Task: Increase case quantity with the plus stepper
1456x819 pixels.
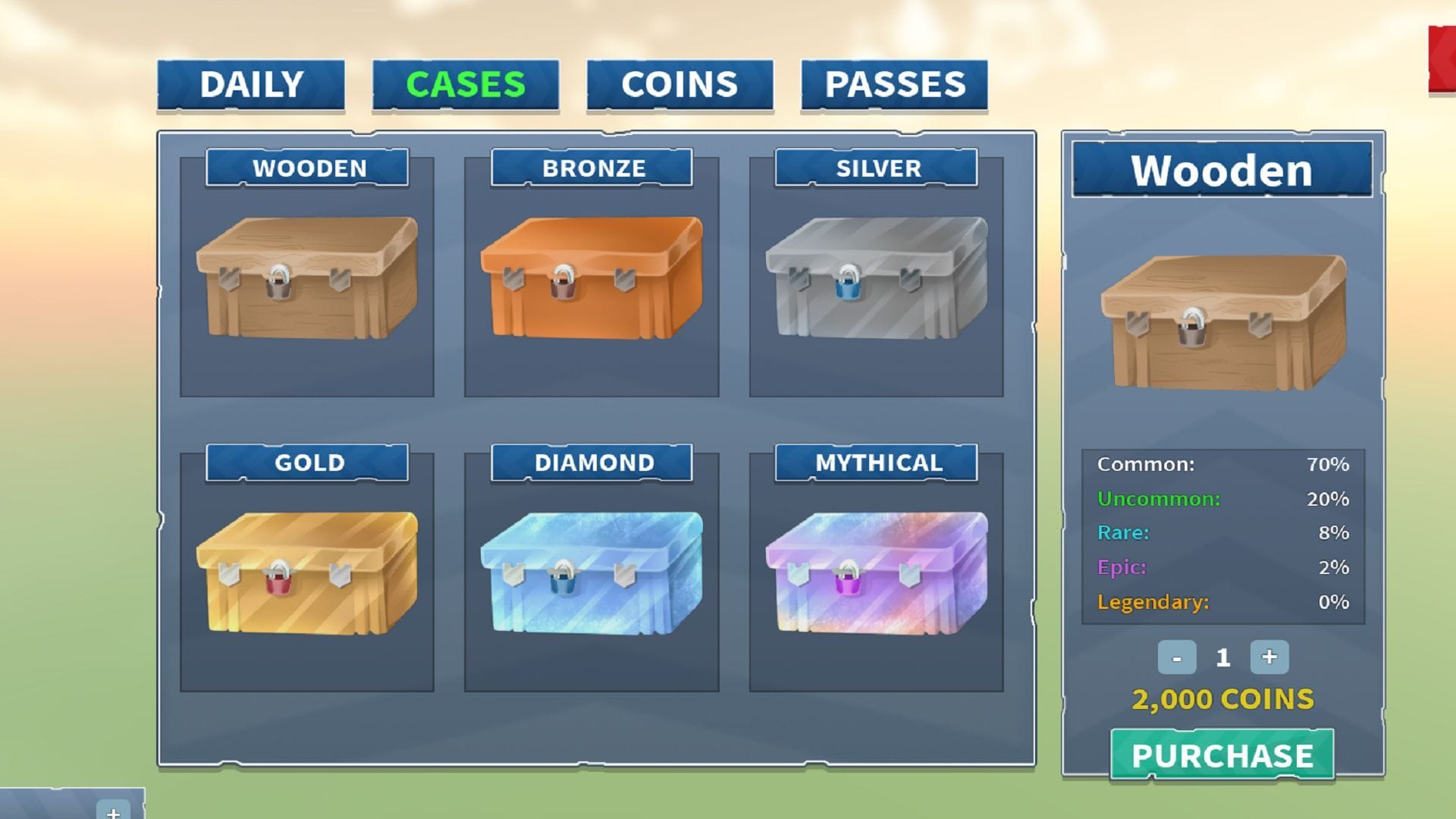Action: pyautogui.click(x=1269, y=657)
